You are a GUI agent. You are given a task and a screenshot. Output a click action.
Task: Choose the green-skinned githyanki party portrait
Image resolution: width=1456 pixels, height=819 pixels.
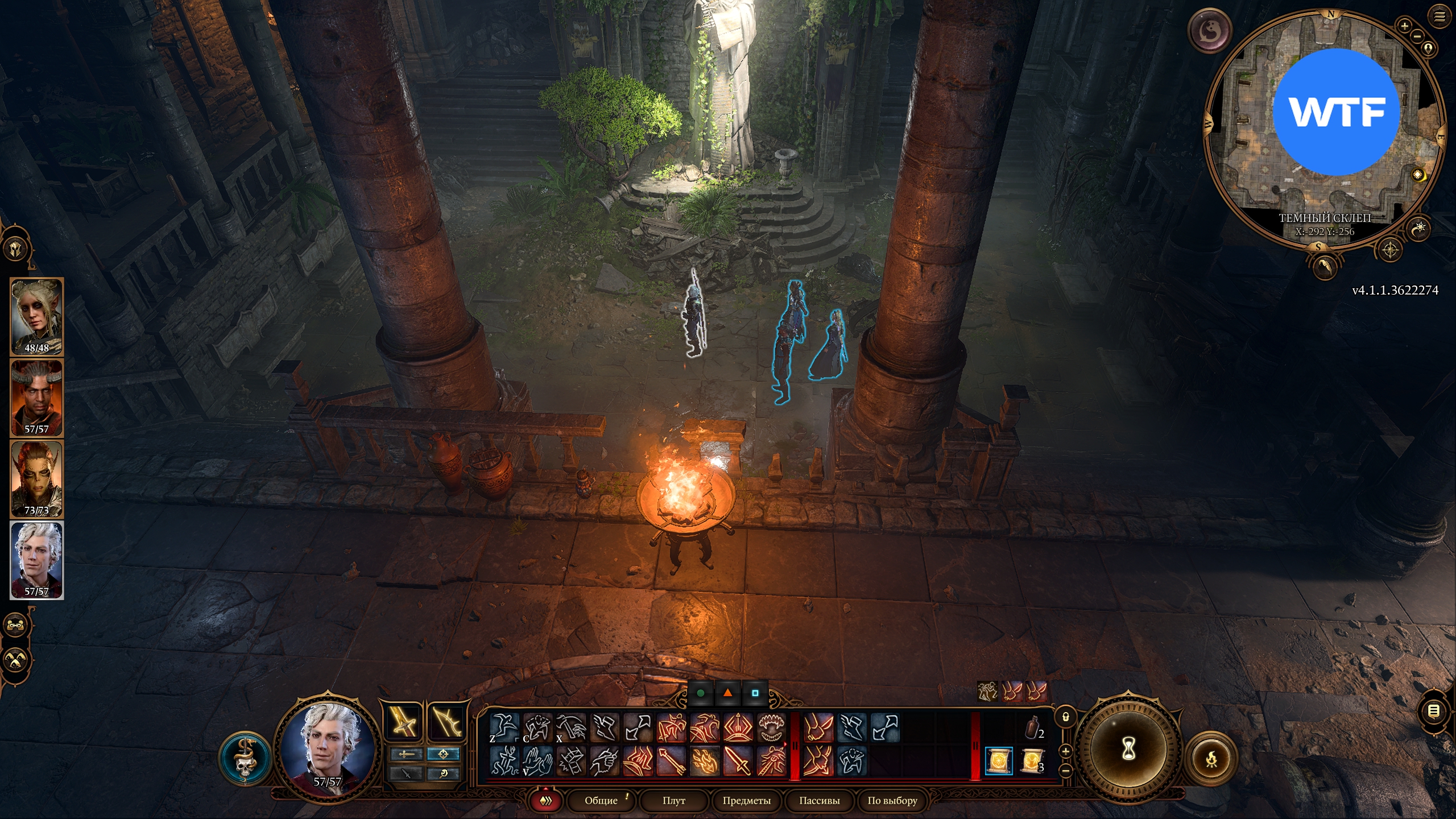click(x=36, y=479)
